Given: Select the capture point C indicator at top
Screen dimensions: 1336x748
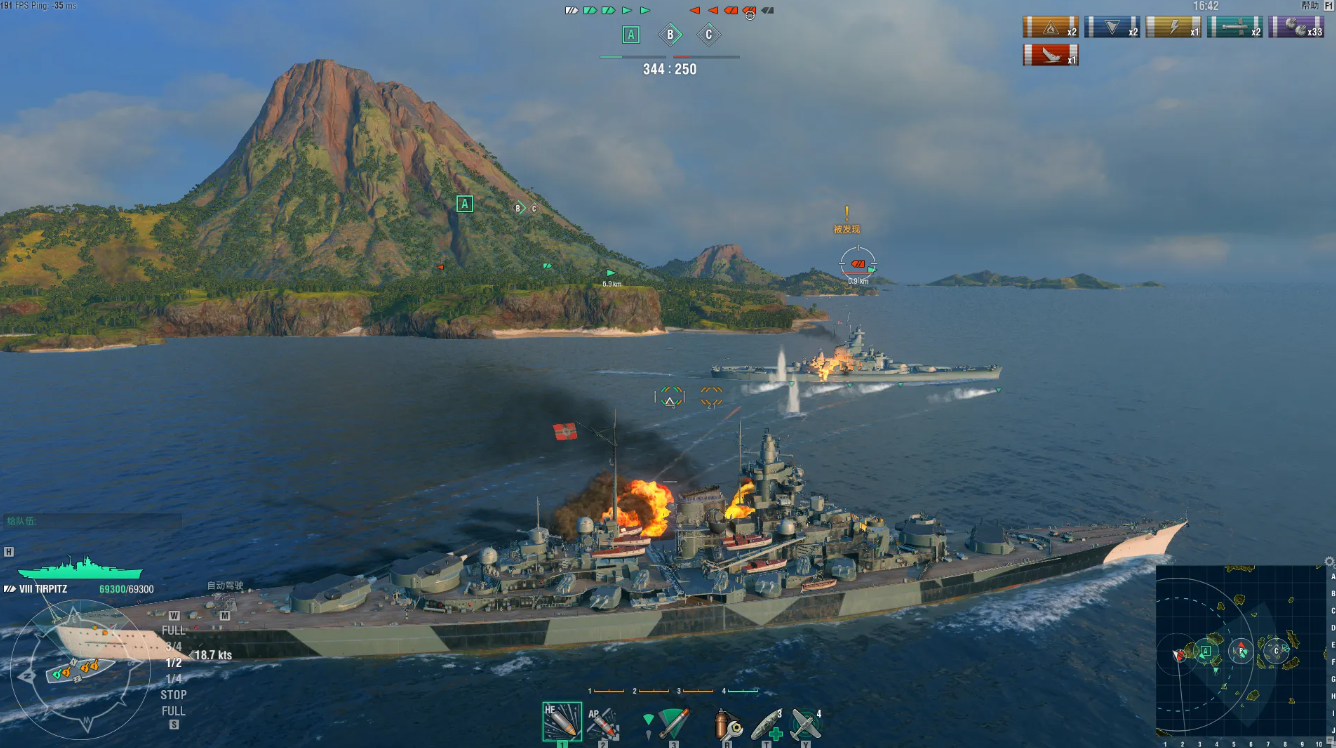Looking at the screenshot, I should click(708, 35).
